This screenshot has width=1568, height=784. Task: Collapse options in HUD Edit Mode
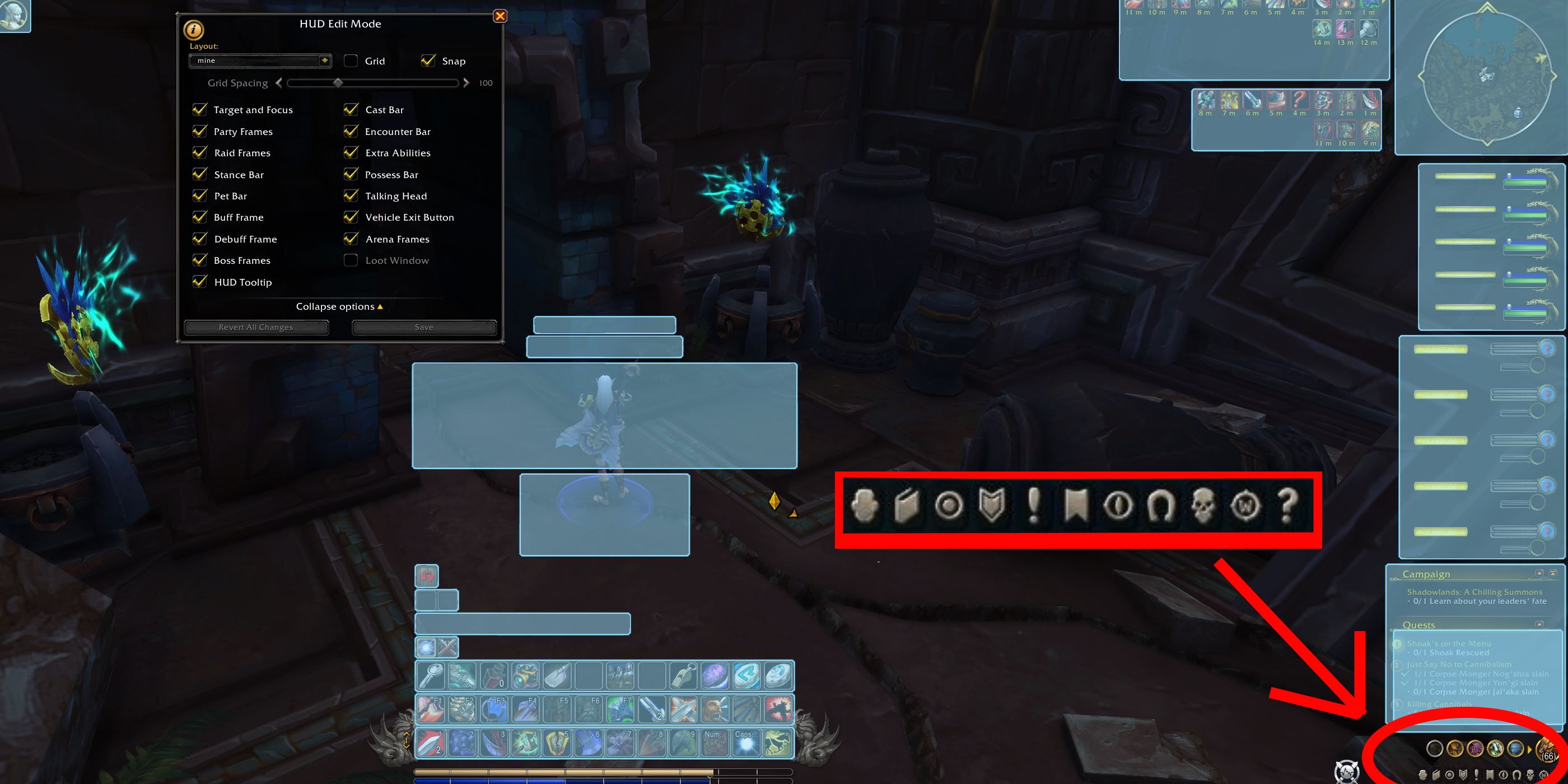[339, 306]
